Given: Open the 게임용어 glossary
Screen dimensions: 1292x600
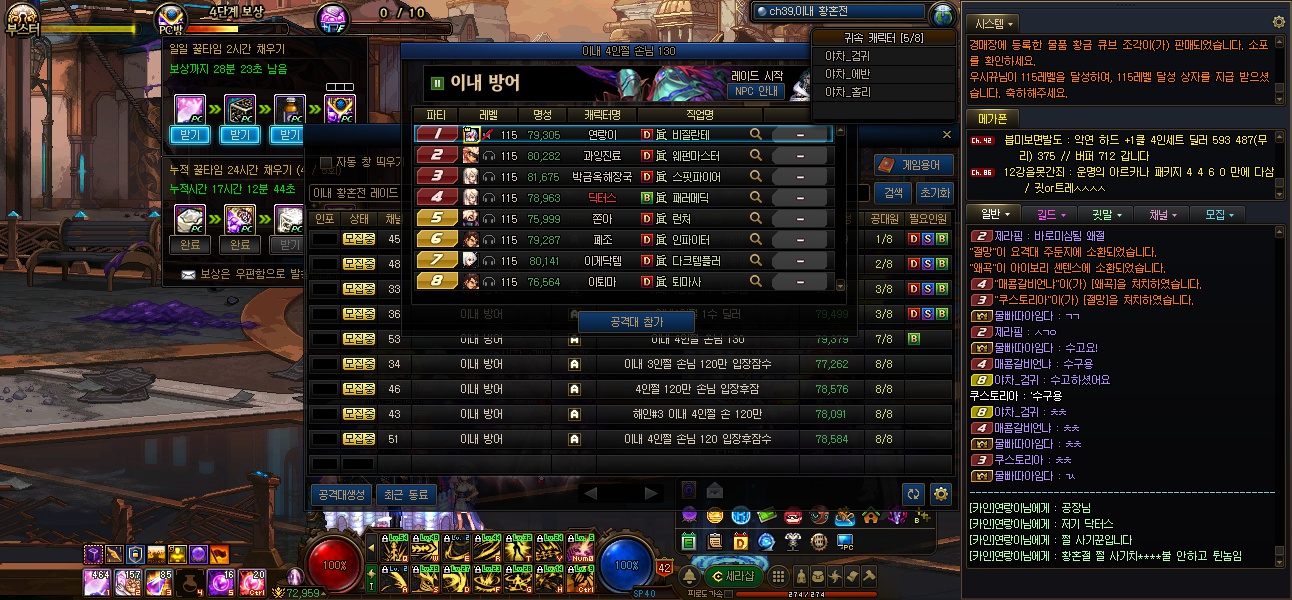Looking at the screenshot, I should (913, 165).
